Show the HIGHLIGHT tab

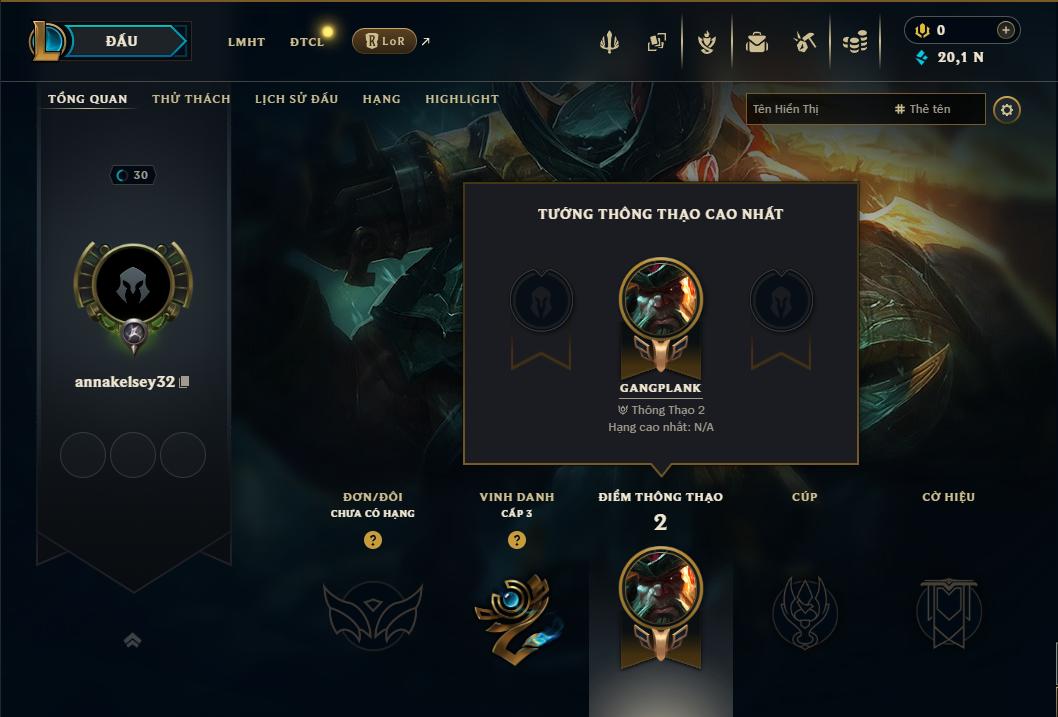click(461, 99)
